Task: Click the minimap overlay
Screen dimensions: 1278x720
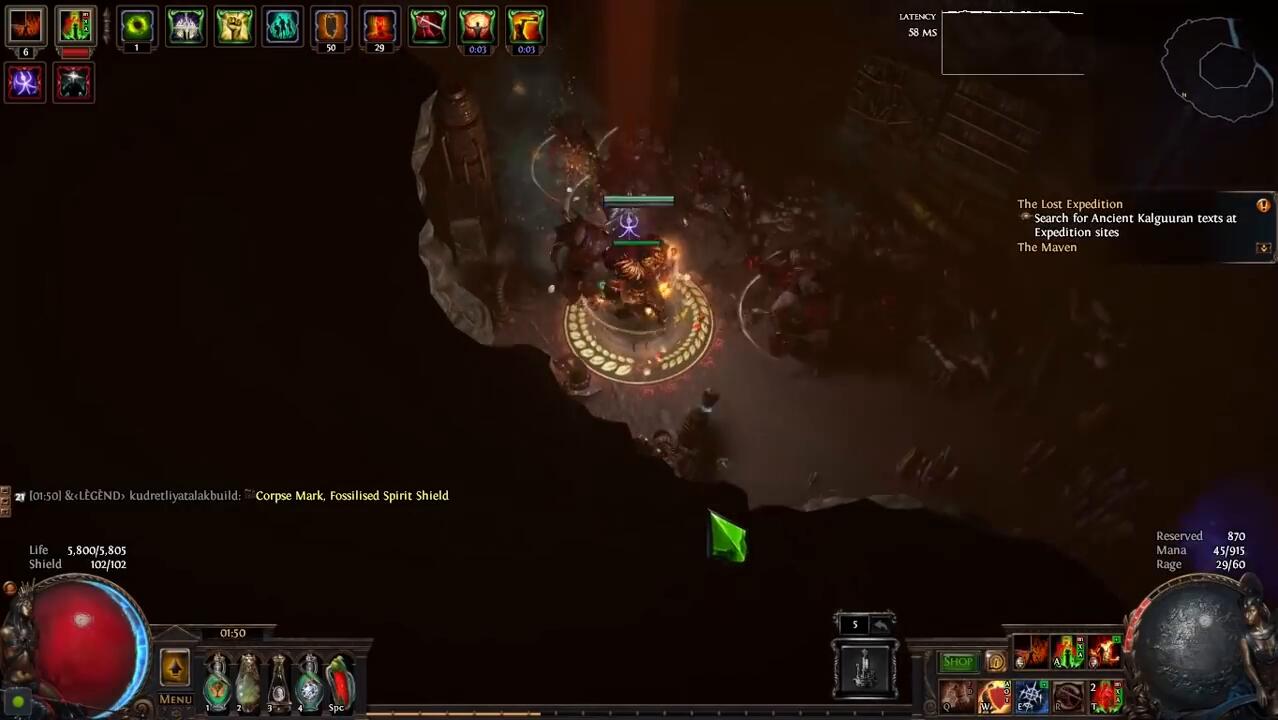Action: pos(1215,68)
